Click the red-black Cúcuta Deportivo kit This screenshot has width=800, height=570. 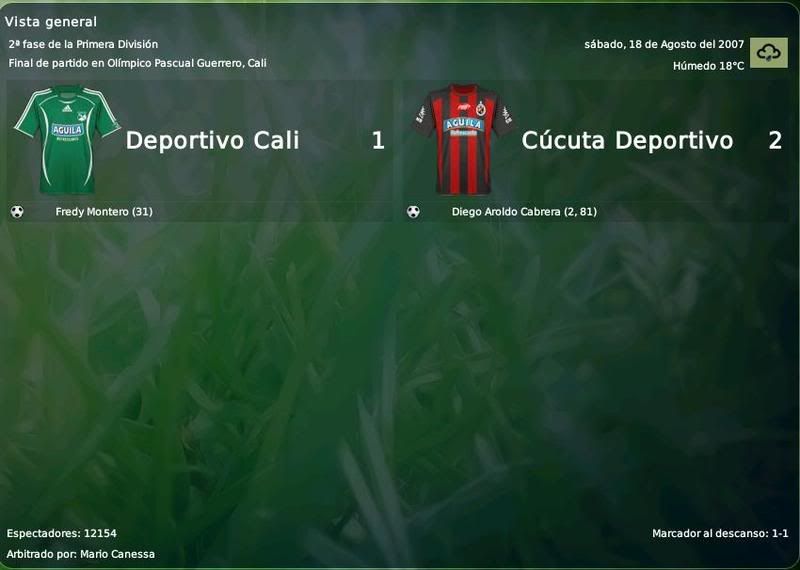tap(462, 140)
